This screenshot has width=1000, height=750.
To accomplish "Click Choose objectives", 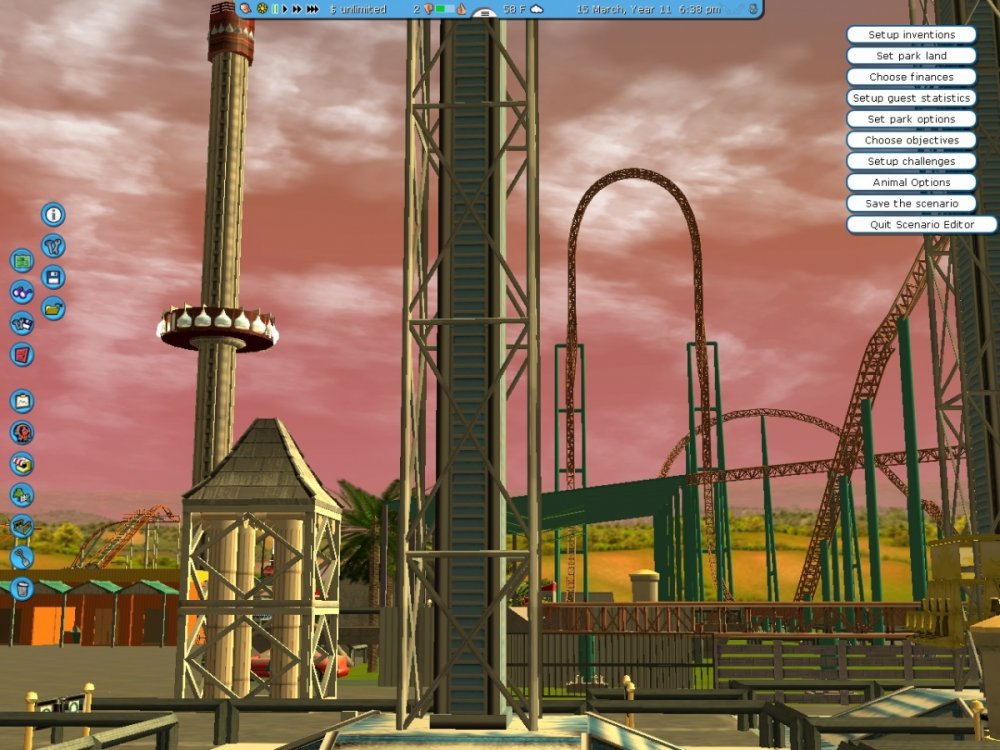I will tap(911, 140).
